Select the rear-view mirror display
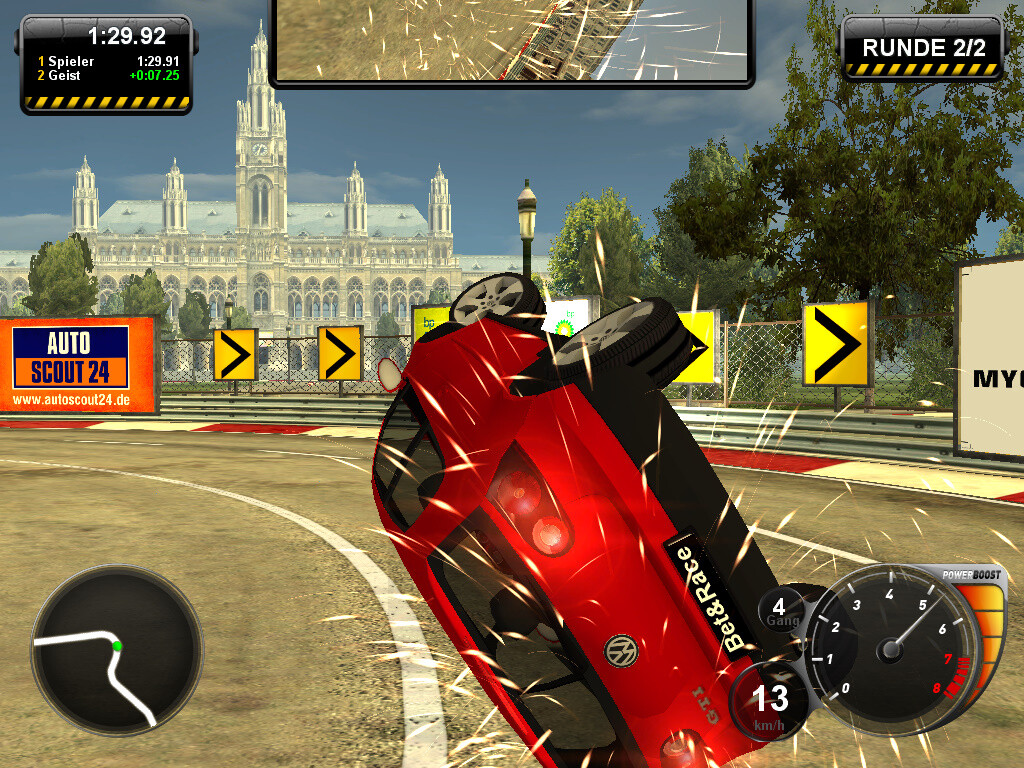 click(511, 40)
